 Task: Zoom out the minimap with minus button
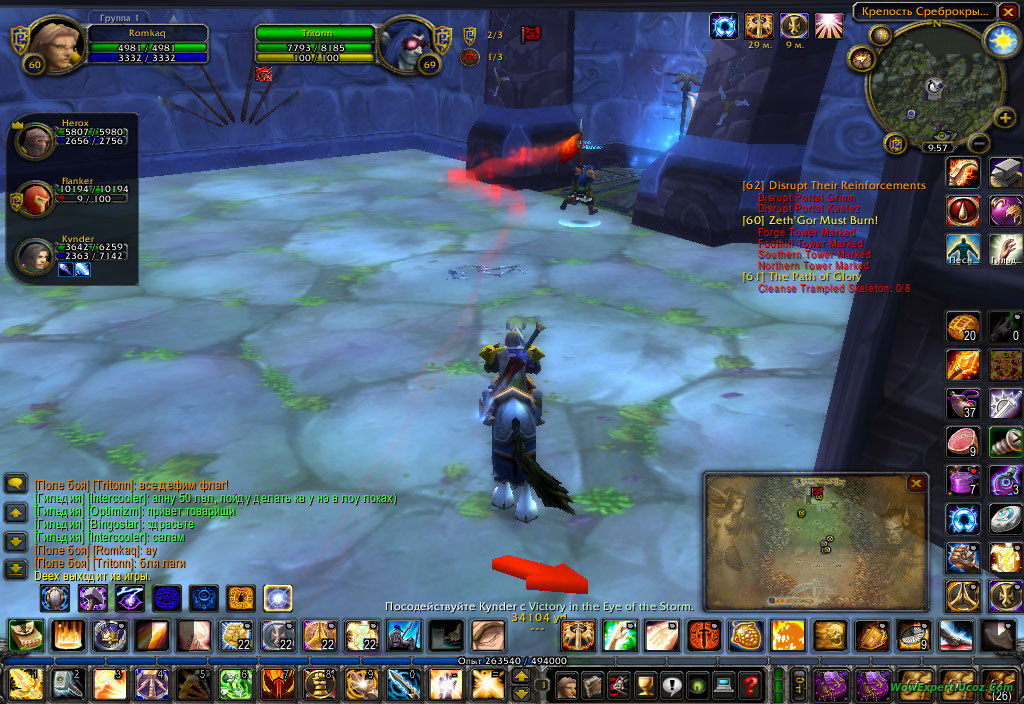pos(979,144)
